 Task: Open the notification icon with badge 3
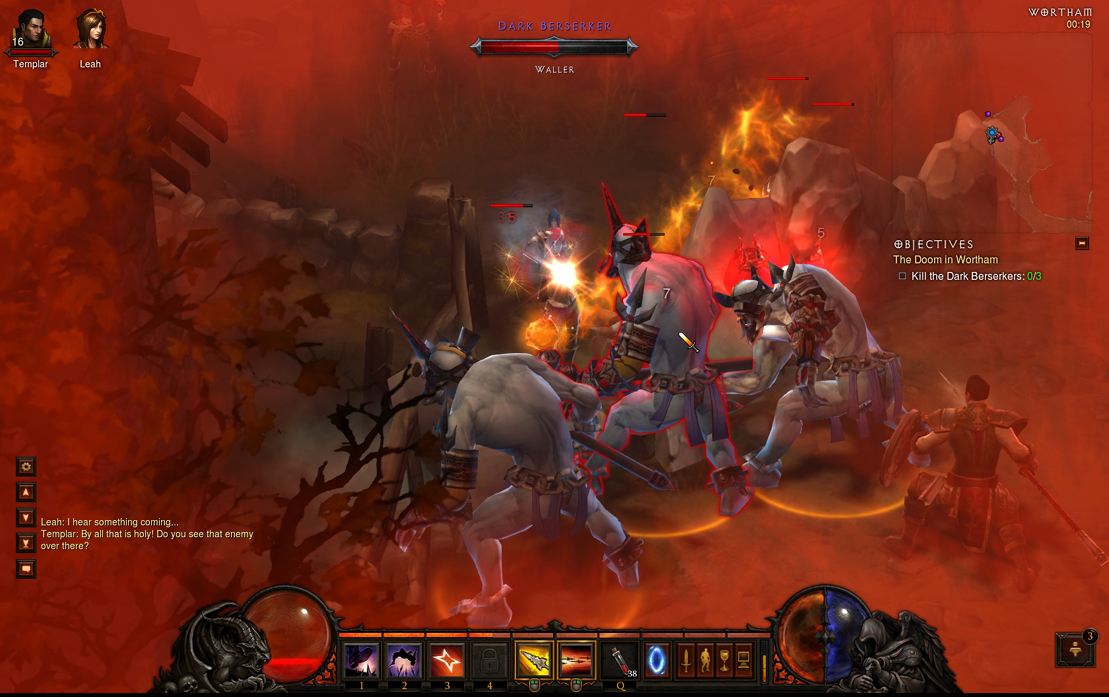(x=1076, y=649)
